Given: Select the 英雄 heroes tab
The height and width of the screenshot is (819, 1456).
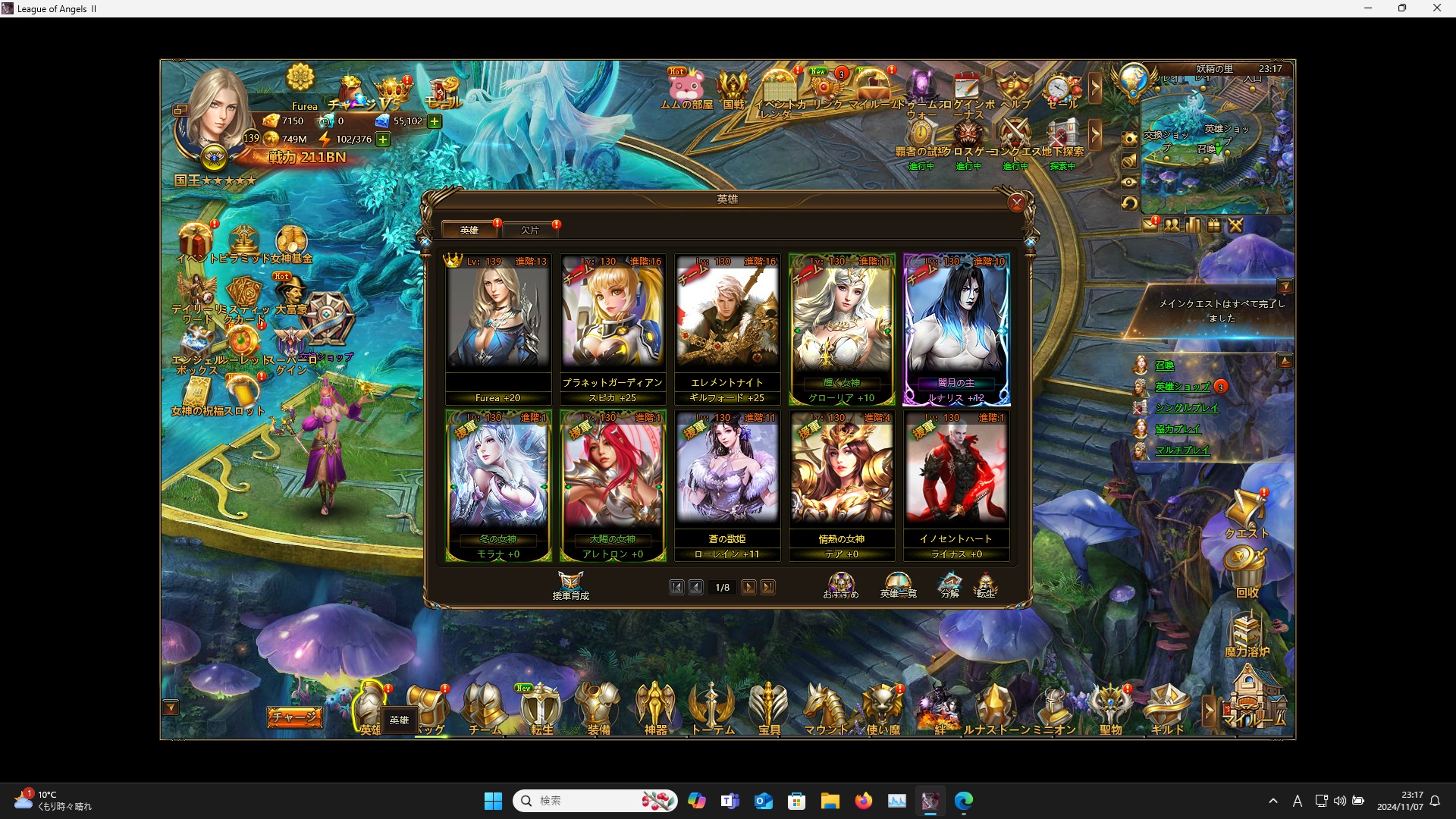Looking at the screenshot, I should coord(470,229).
